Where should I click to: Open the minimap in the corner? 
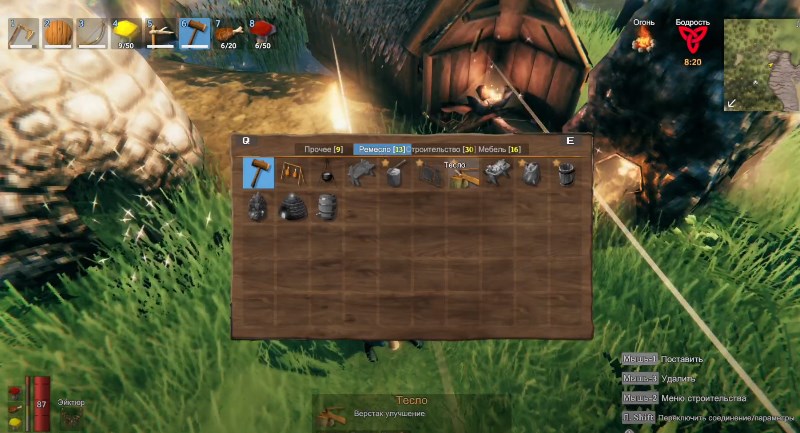[x=760, y=60]
